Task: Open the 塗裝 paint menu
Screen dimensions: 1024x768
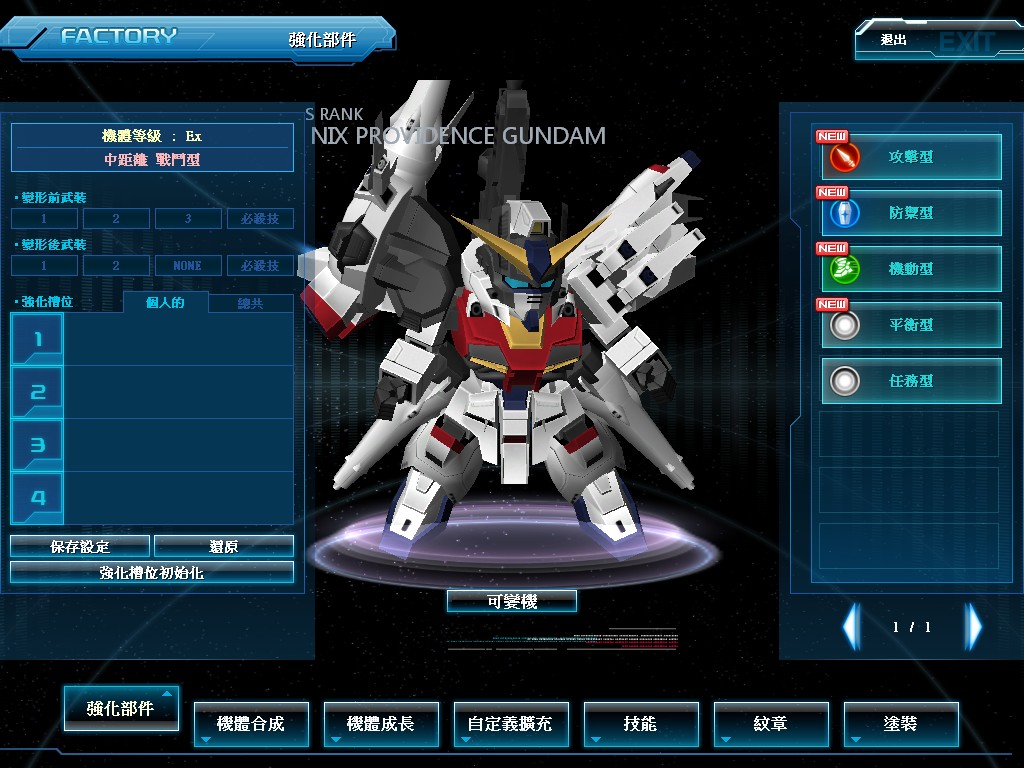Action: (901, 724)
